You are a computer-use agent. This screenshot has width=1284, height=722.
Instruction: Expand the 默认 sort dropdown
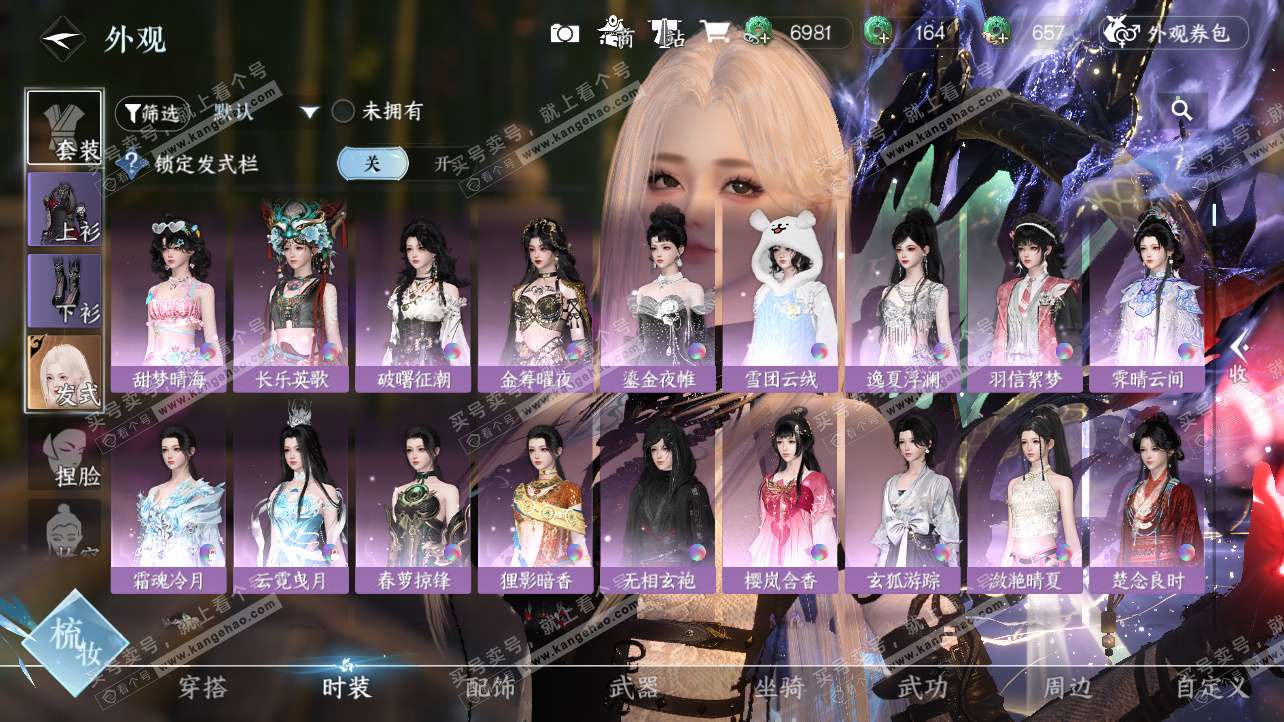[x=310, y=112]
